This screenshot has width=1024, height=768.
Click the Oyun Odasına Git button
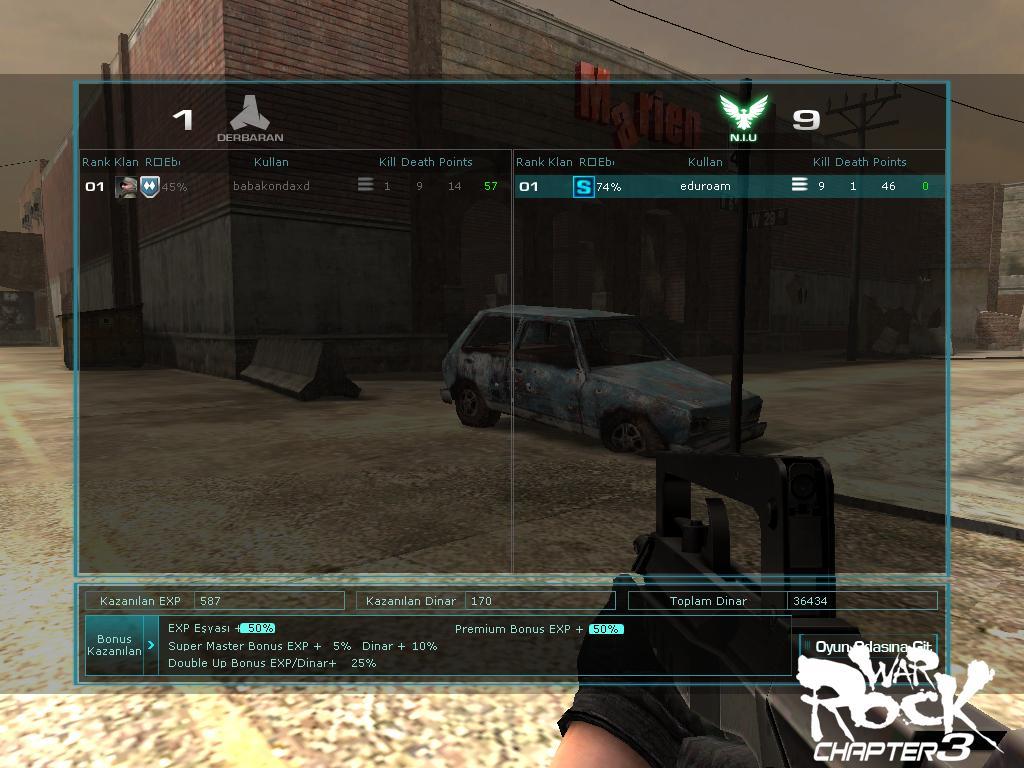tap(868, 647)
